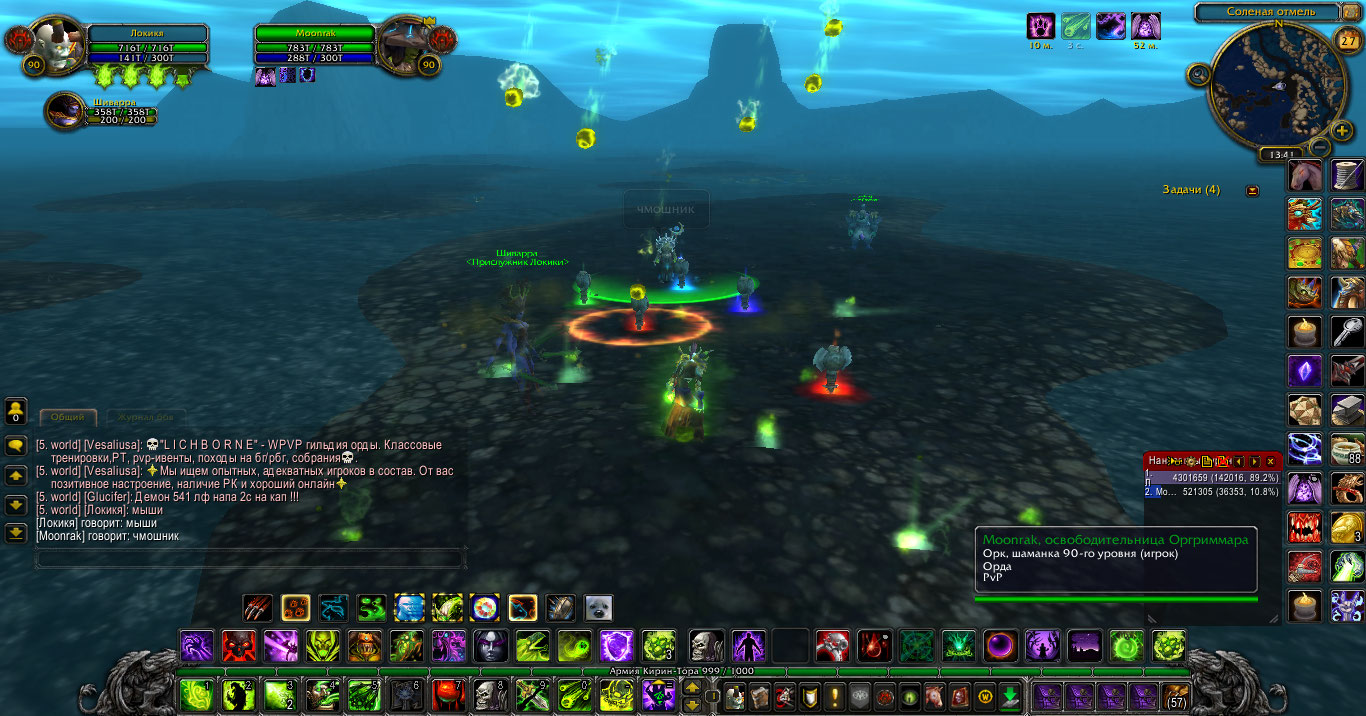Switch to the Общий chat tab
Screen dimensions: 1366x716
point(67,417)
